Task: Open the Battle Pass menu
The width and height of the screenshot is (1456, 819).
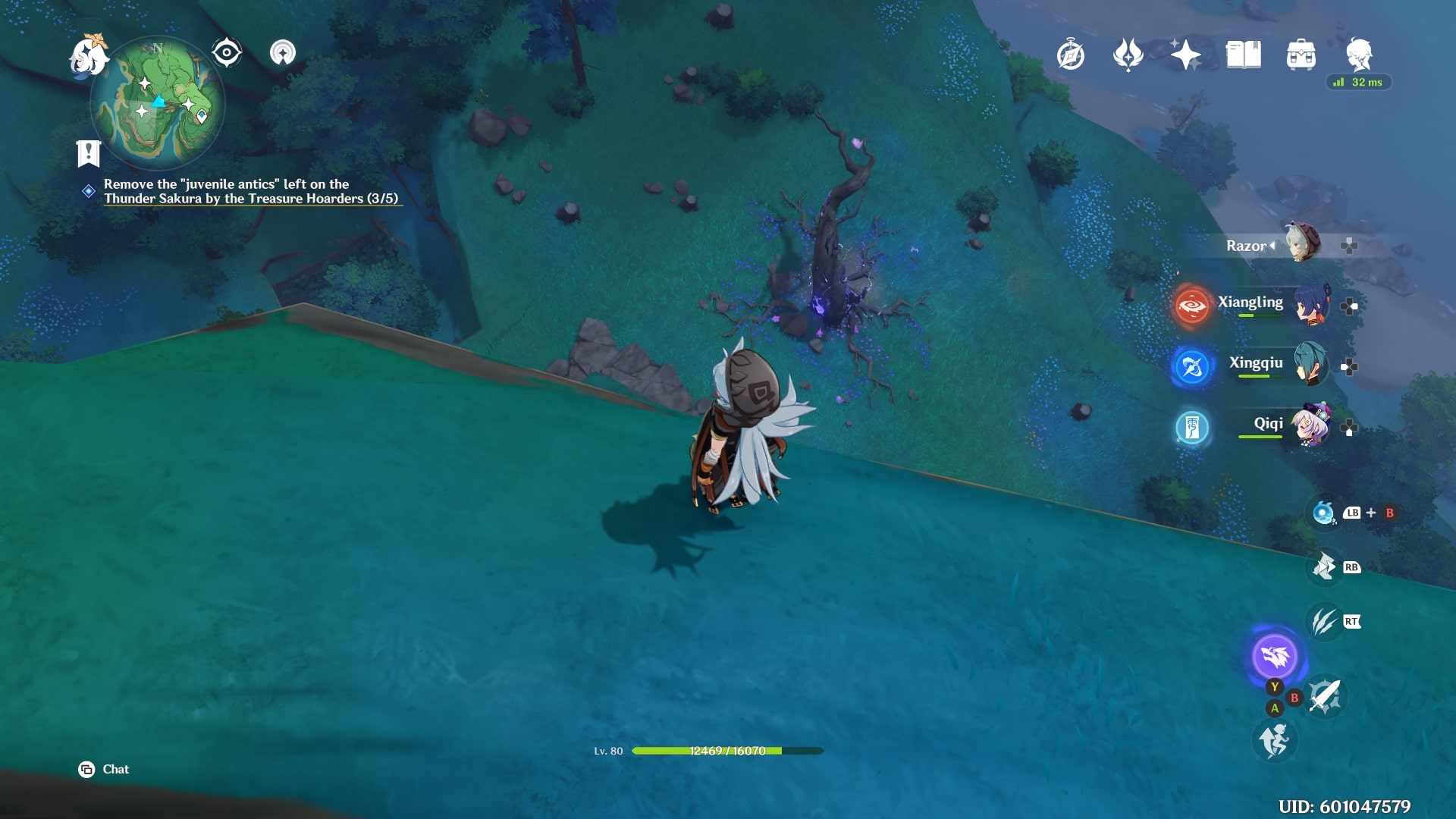Action: 1128,55
